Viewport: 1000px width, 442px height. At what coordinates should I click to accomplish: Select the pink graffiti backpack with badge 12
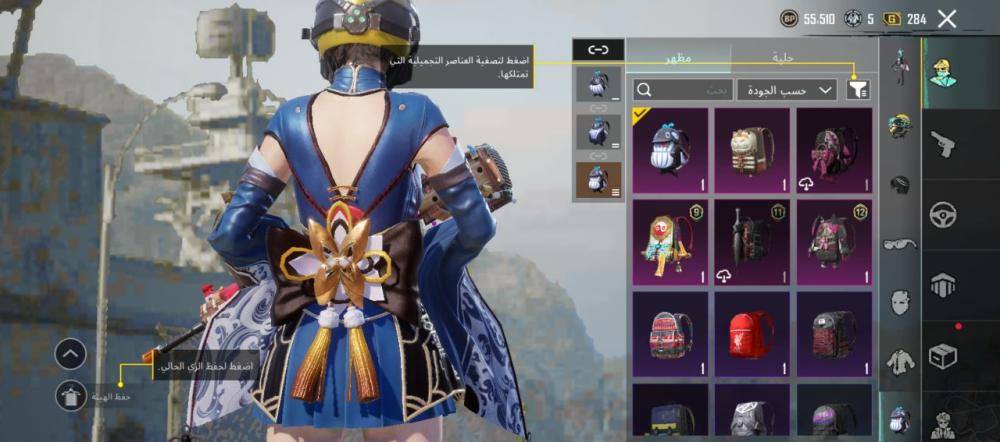click(x=834, y=243)
